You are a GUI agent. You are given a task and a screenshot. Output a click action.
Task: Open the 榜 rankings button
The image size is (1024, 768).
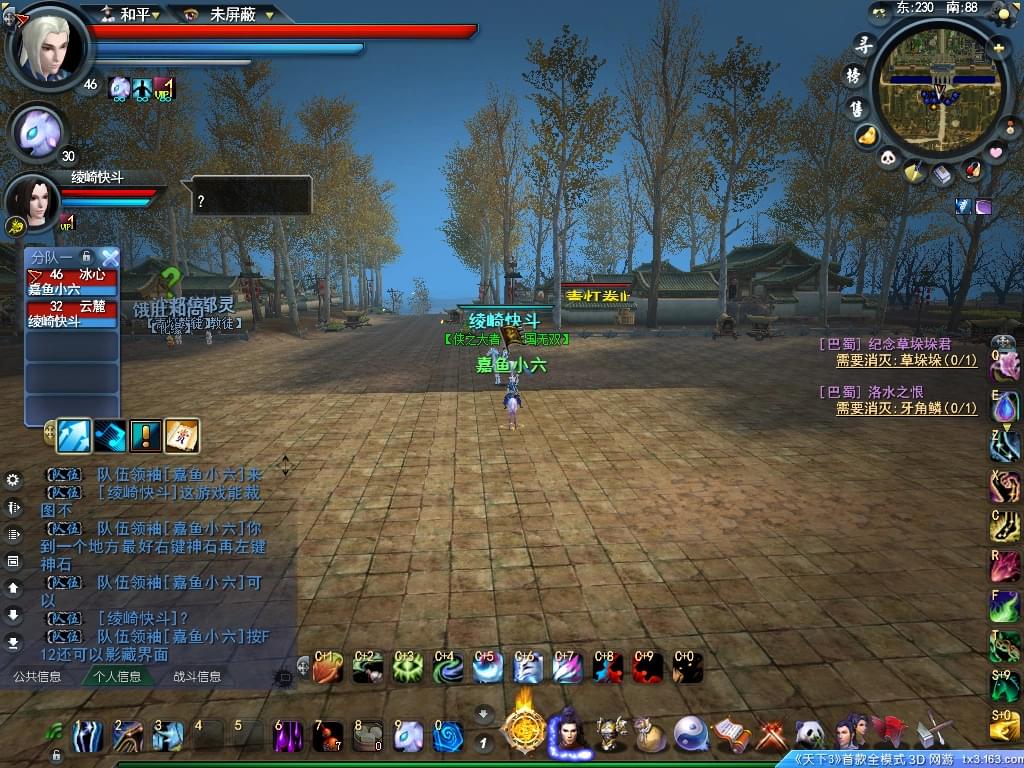854,75
